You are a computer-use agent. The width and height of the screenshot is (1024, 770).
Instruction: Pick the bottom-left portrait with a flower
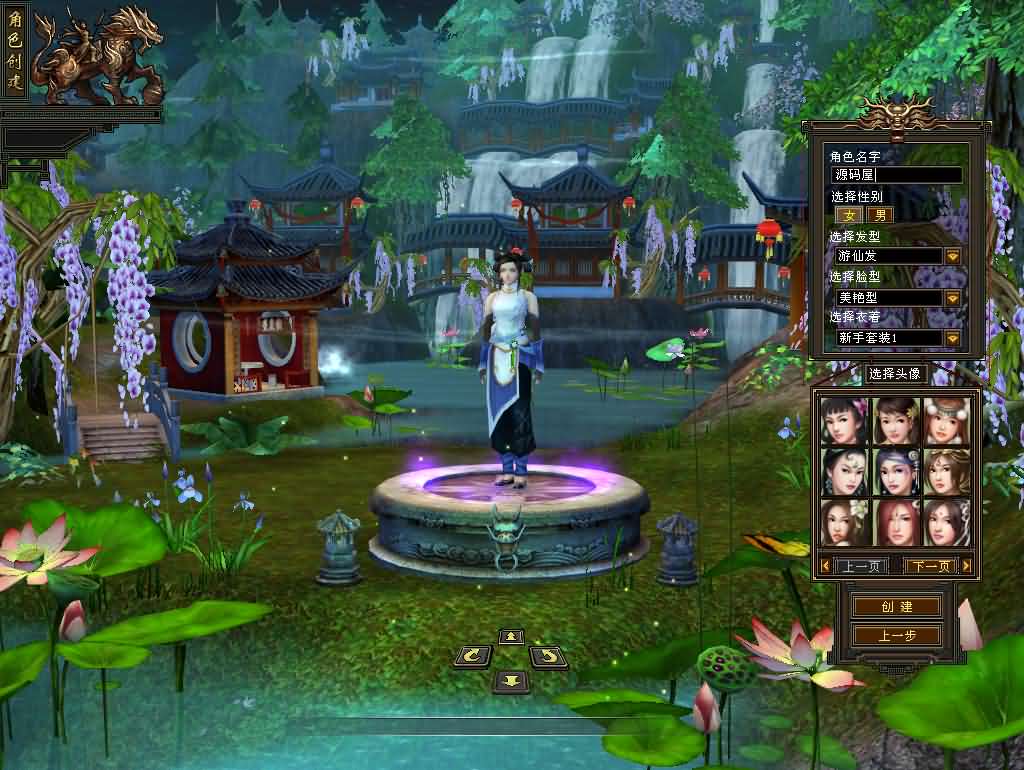(x=845, y=522)
